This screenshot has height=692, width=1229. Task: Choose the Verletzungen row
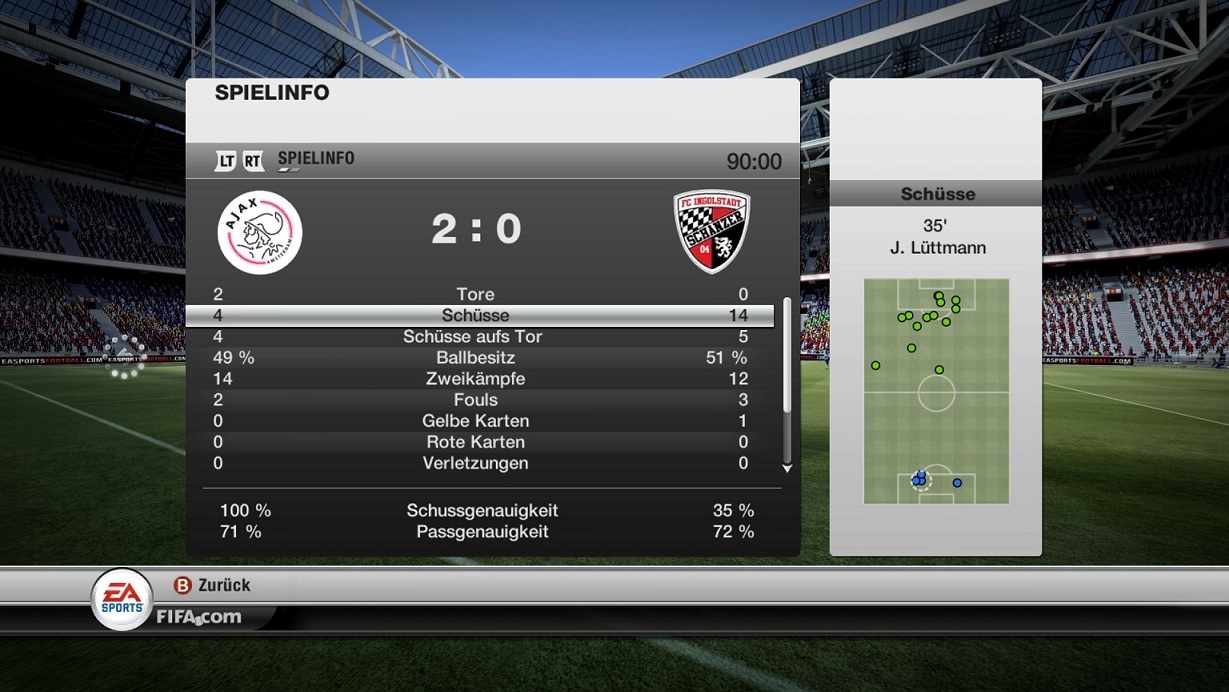click(475, 463)
